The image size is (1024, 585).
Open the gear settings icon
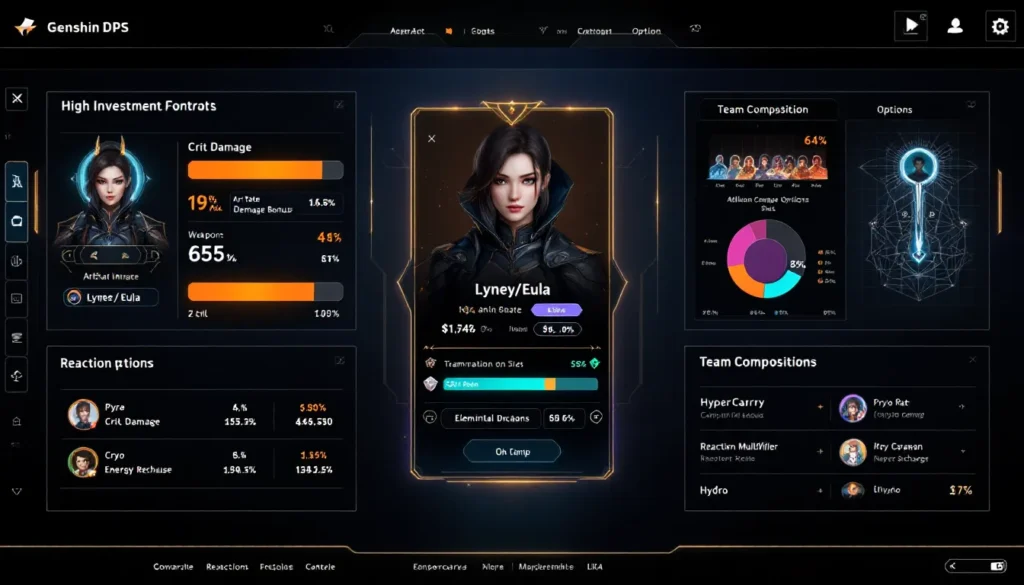[x=999, y=27]
